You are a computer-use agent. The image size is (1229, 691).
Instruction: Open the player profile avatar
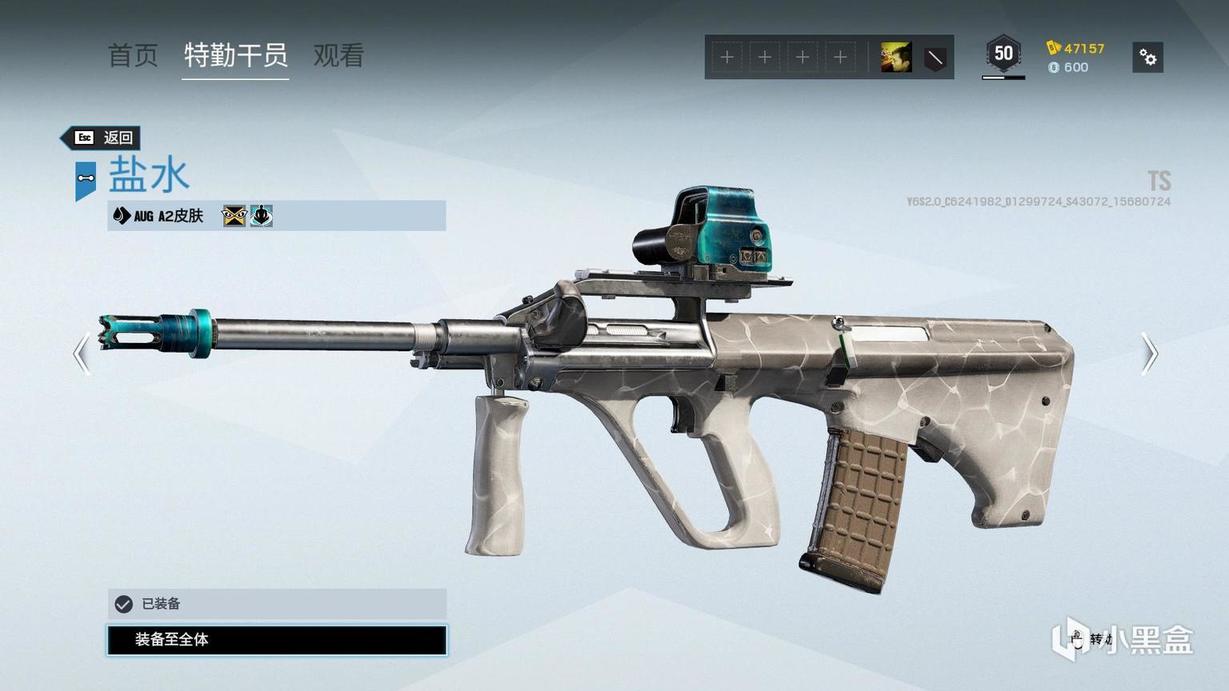click(895, 57)
